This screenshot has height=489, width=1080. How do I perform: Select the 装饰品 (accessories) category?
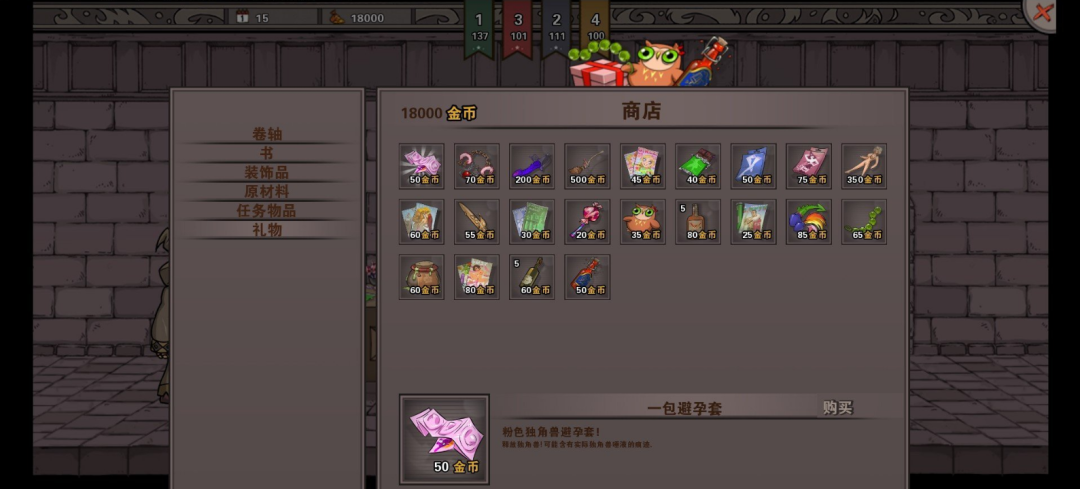pyautogui.click(x=267, y=172)
